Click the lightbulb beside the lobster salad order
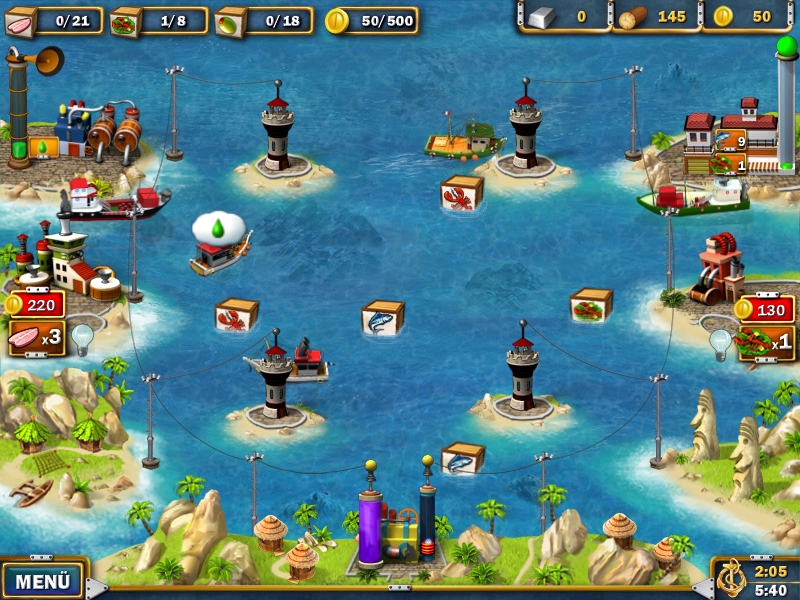This screenshot has width=800, height=600. 720,342
